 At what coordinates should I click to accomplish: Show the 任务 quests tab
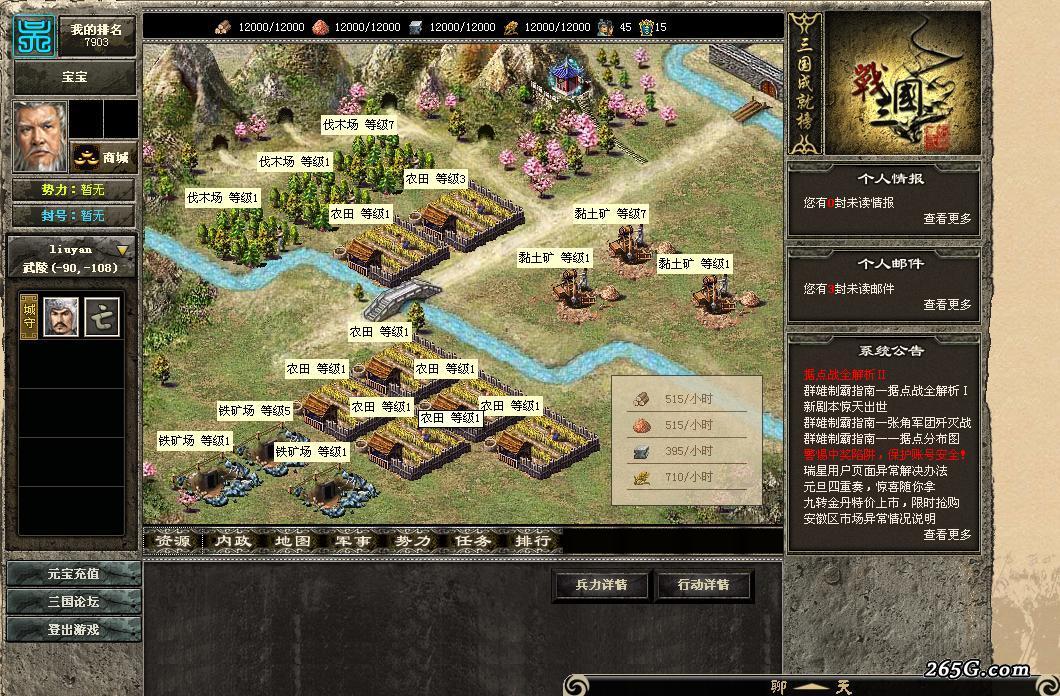tap(473, 541)
